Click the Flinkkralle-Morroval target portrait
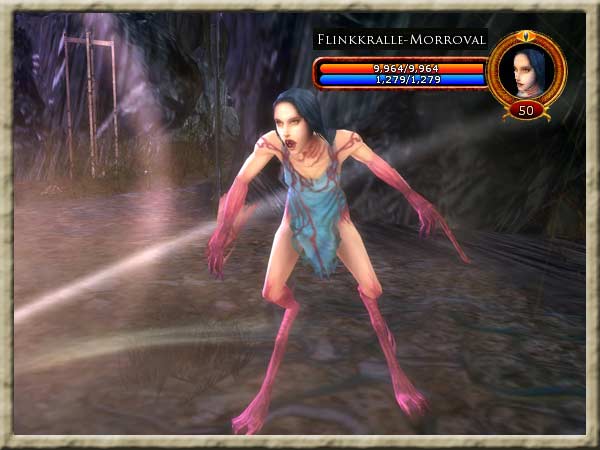 point(527,69)
